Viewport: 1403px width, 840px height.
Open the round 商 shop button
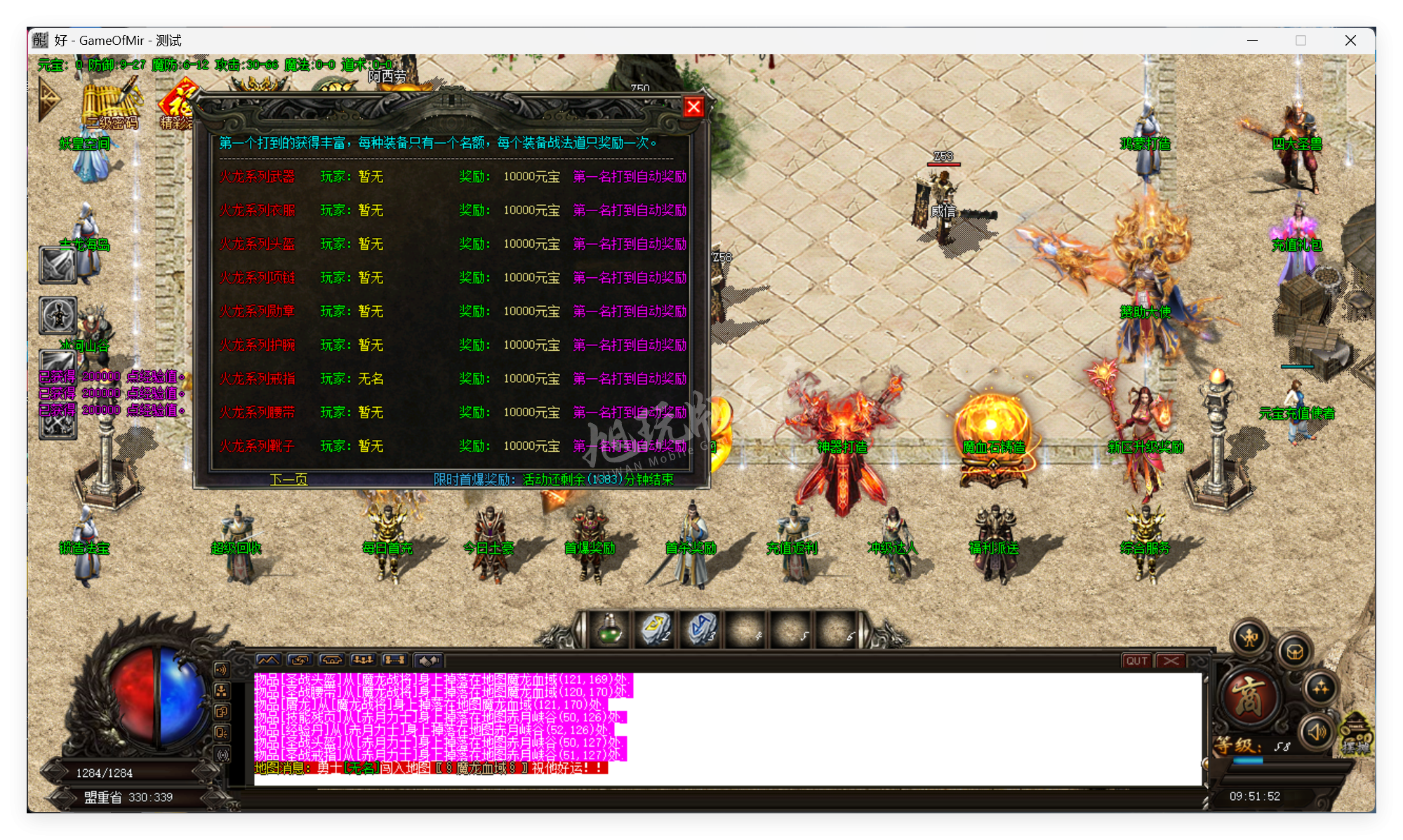click(1249, 697)
